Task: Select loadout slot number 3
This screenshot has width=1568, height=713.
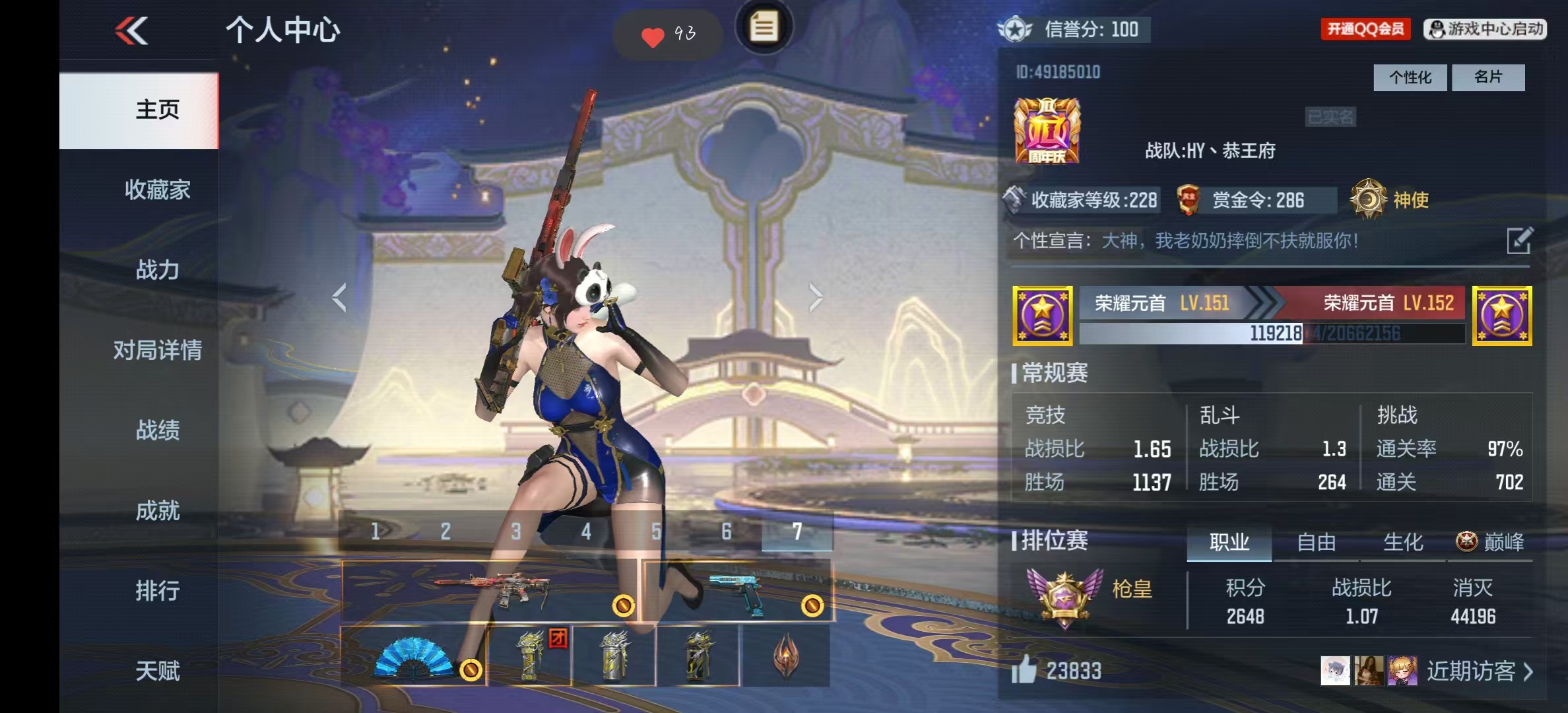Action: [516, 531]
